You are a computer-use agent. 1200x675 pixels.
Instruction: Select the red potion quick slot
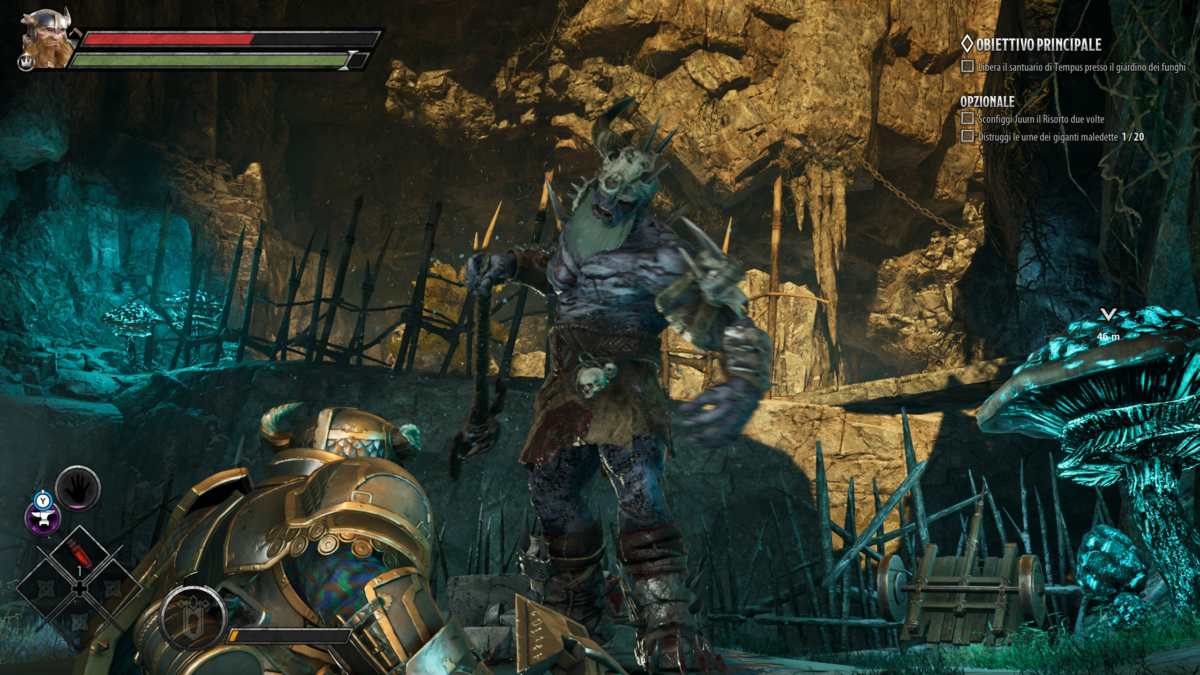click(80, 553)
